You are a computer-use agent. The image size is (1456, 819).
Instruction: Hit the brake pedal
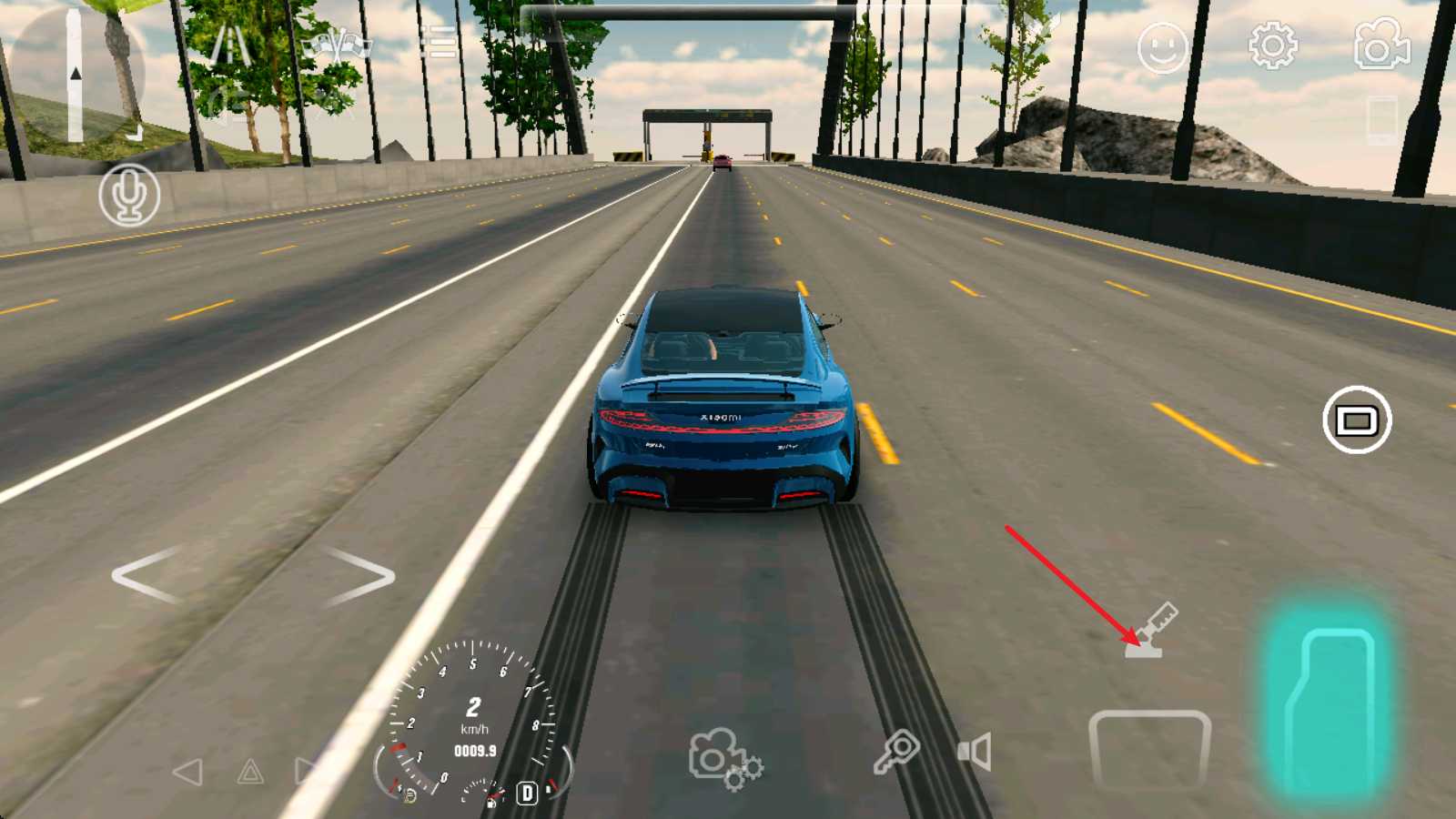click(1149, 748)
